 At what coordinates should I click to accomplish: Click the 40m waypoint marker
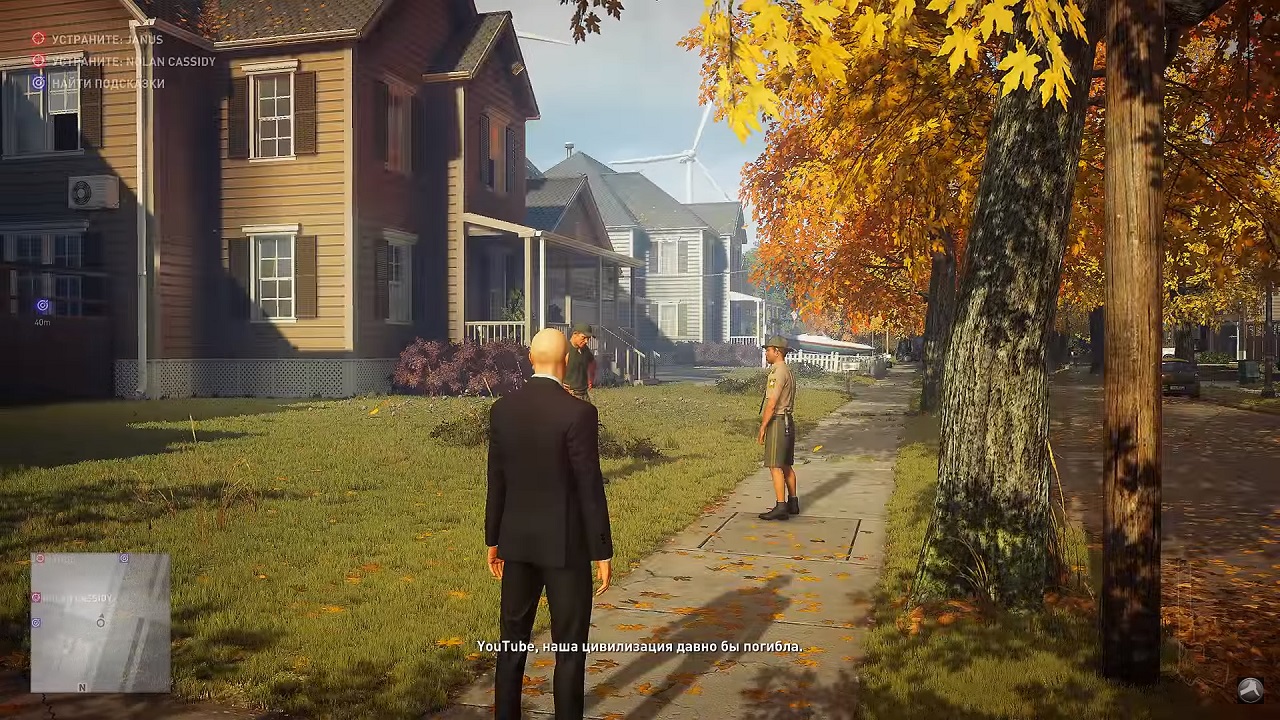[42, 306]
